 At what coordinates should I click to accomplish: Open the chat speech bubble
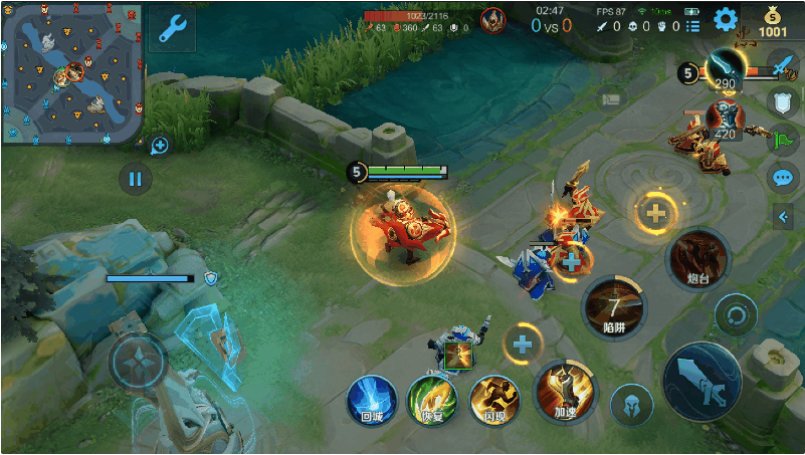tap(782, 178)
